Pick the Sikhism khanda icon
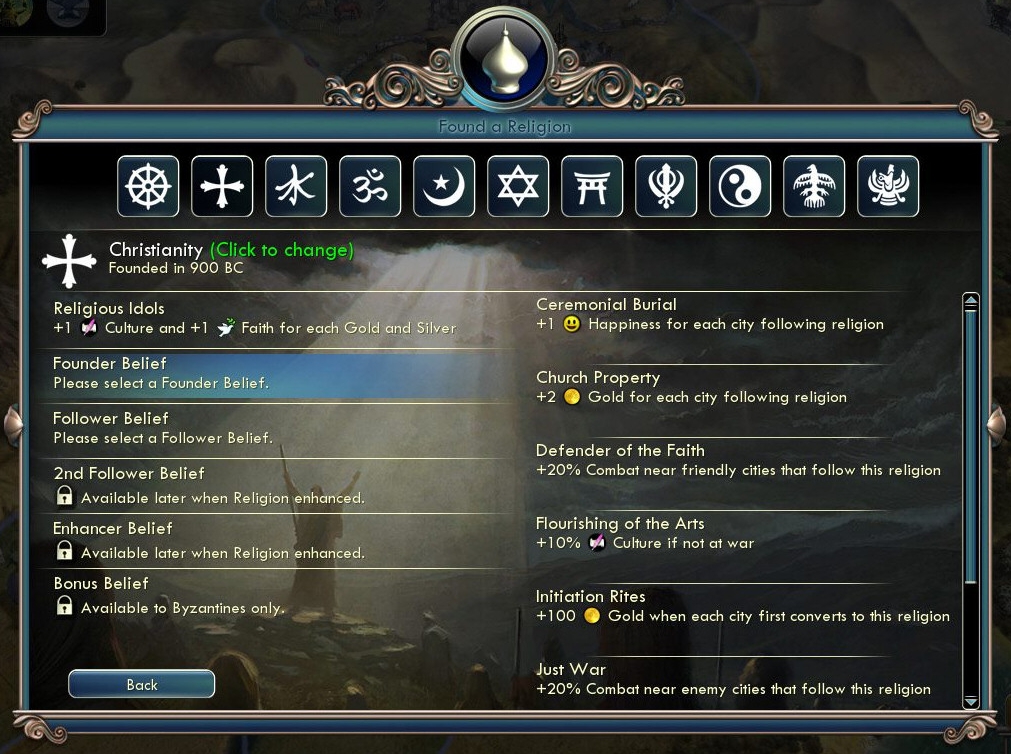 pos(666,186)
